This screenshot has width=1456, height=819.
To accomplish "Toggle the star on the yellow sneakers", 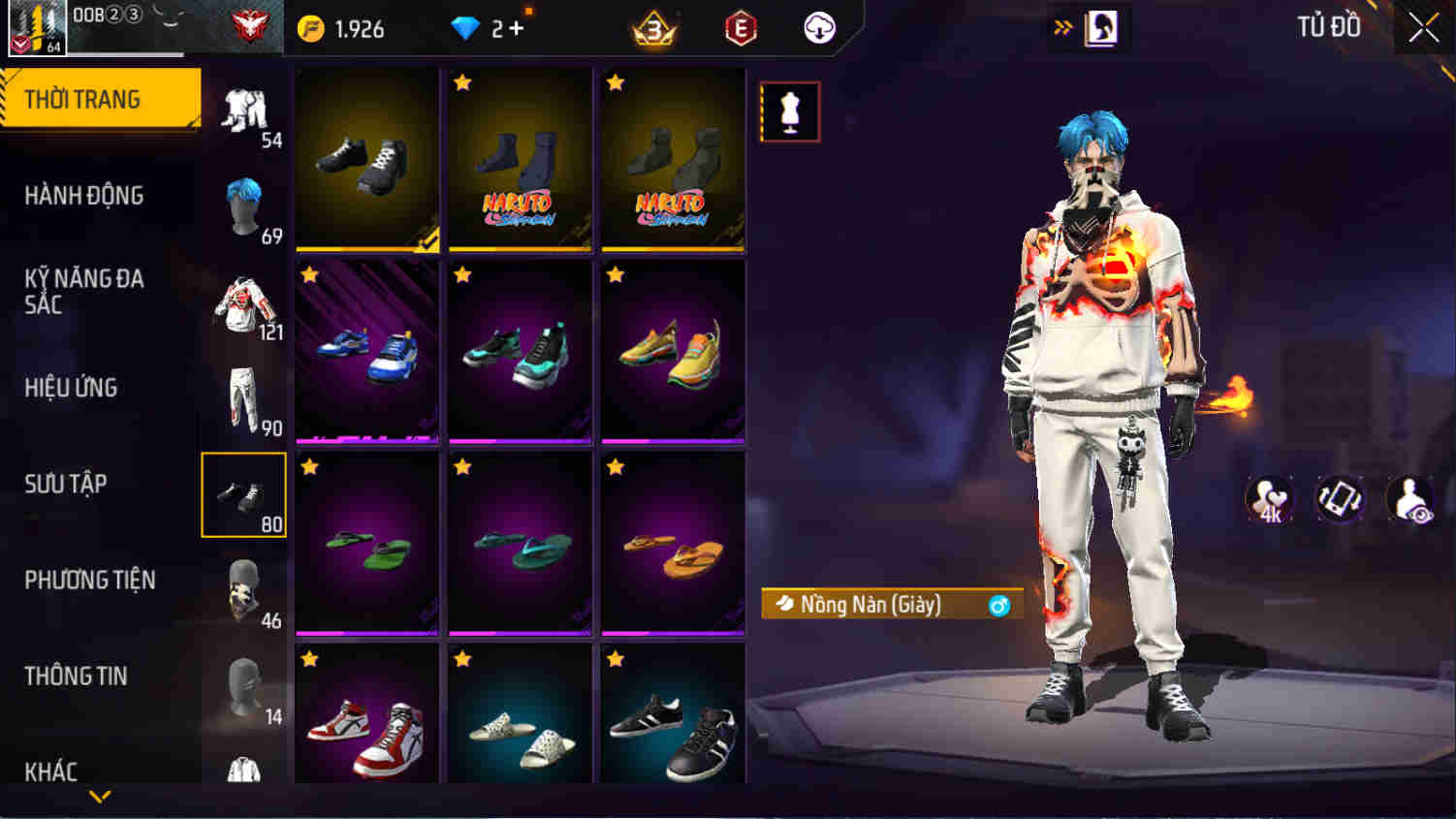I will click(614, 275).
